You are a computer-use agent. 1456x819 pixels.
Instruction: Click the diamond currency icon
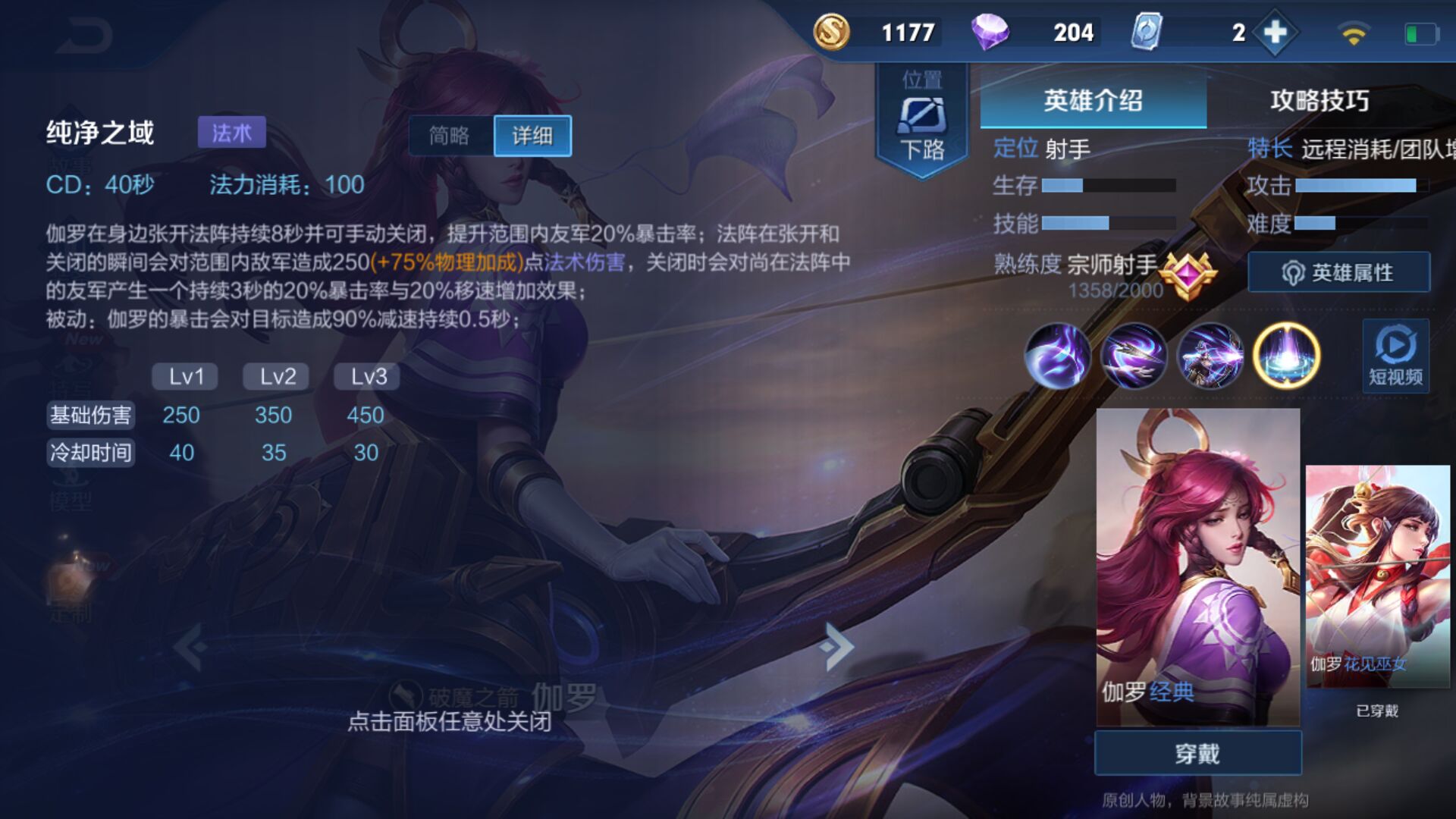[993, 32]
